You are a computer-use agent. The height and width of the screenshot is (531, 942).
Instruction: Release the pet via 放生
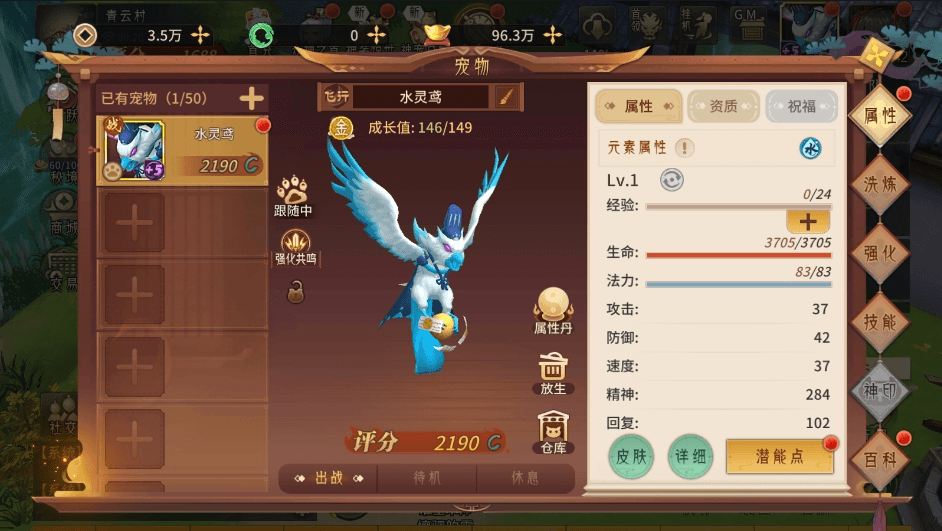click(553, 373)
